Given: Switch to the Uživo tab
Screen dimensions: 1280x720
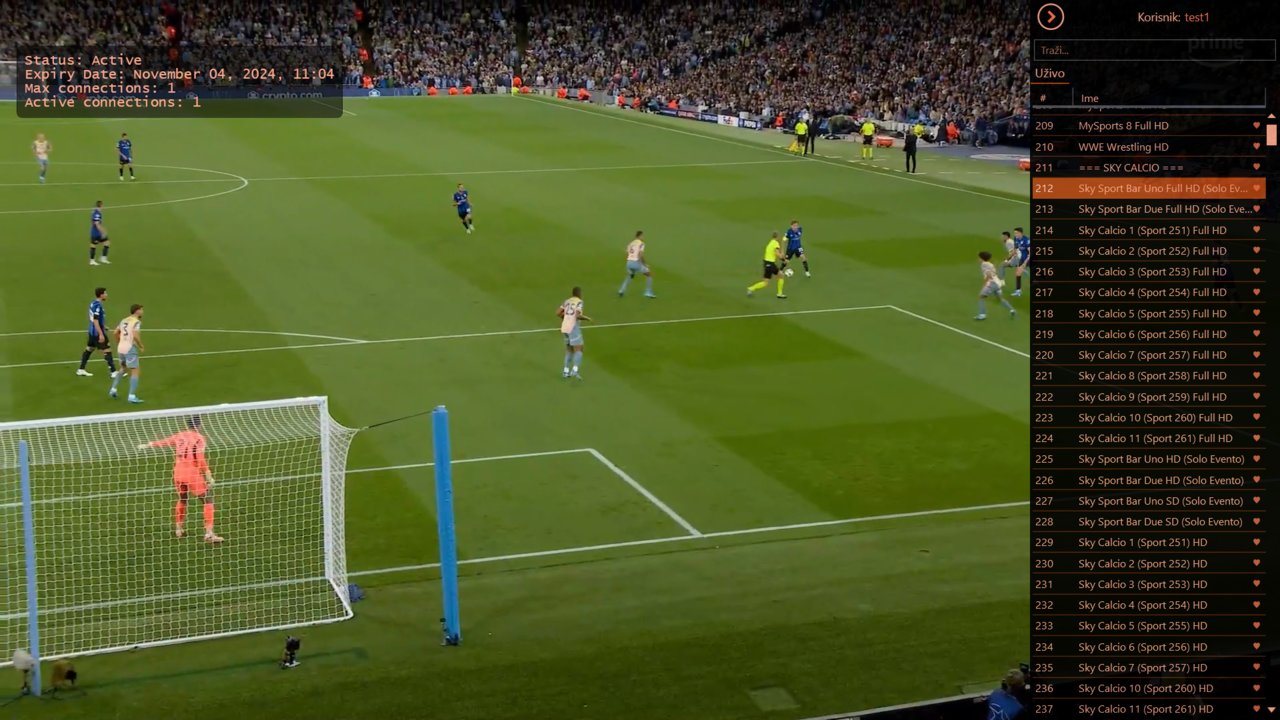Looking at the screenshot, I should (x=1049, y=74).
